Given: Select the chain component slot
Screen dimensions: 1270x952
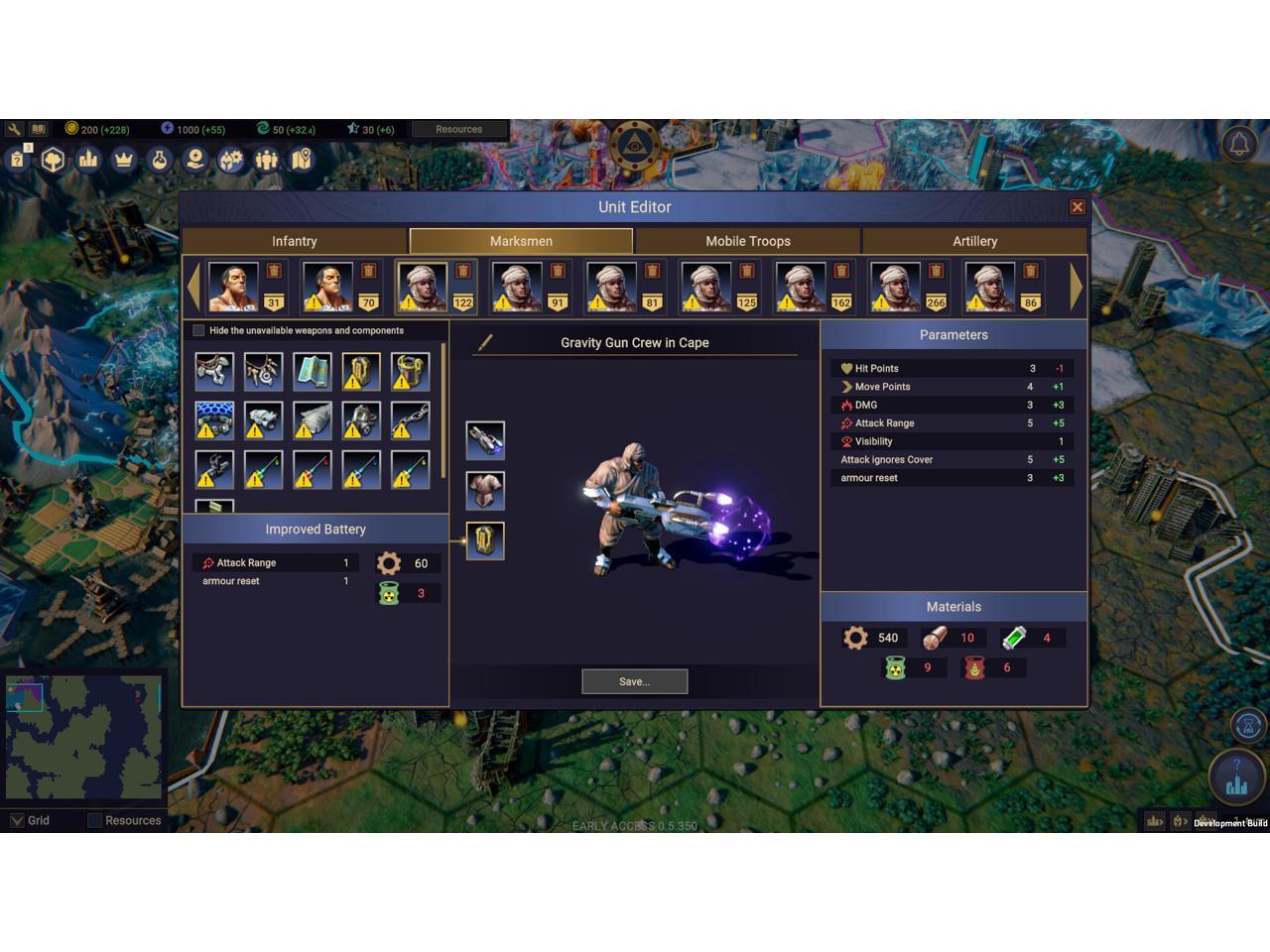Looking at the screenshot, I should 410,419.
